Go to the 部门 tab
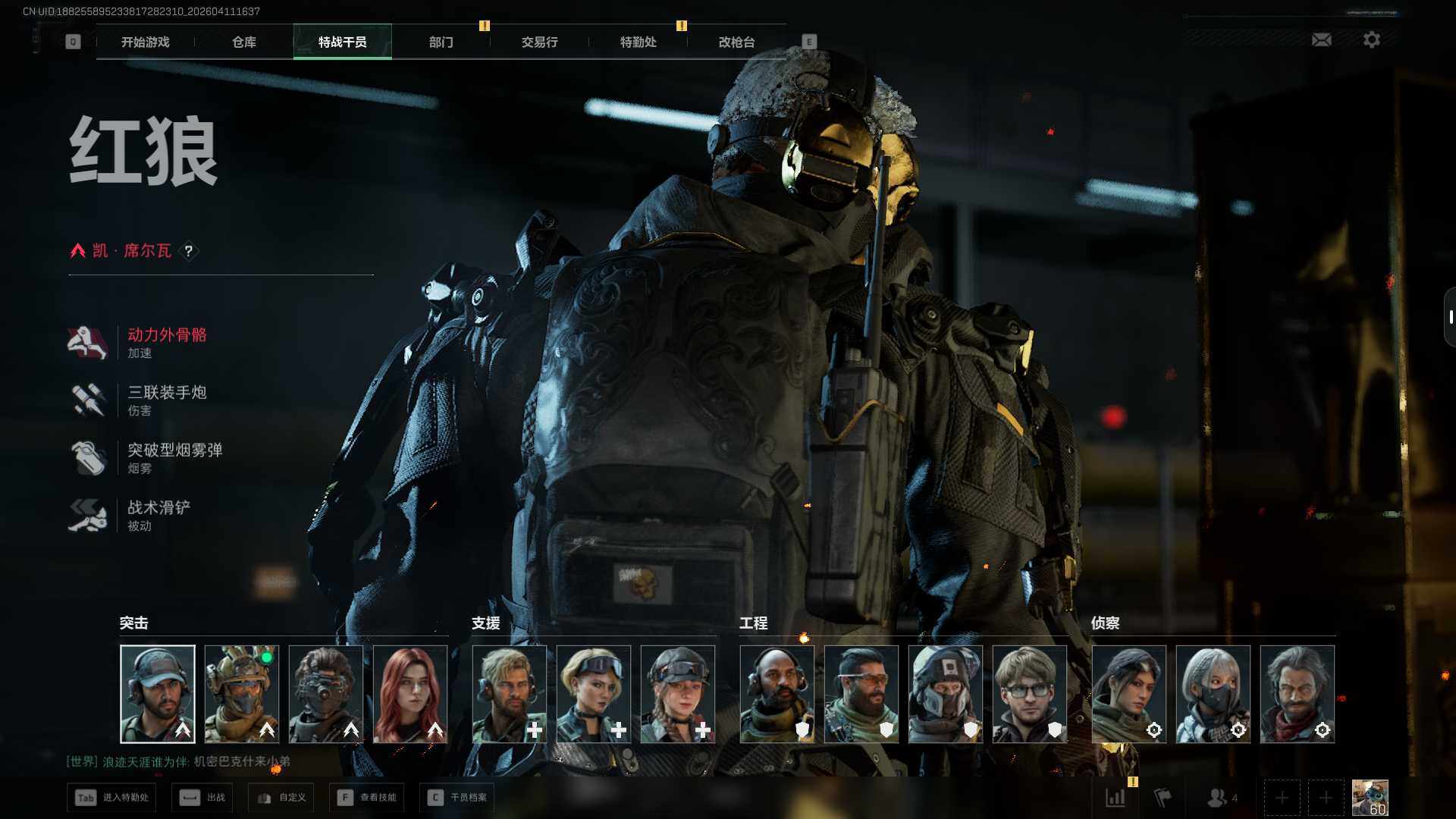The width and height of the screenshot is (1456, 819). coord(441,42)
